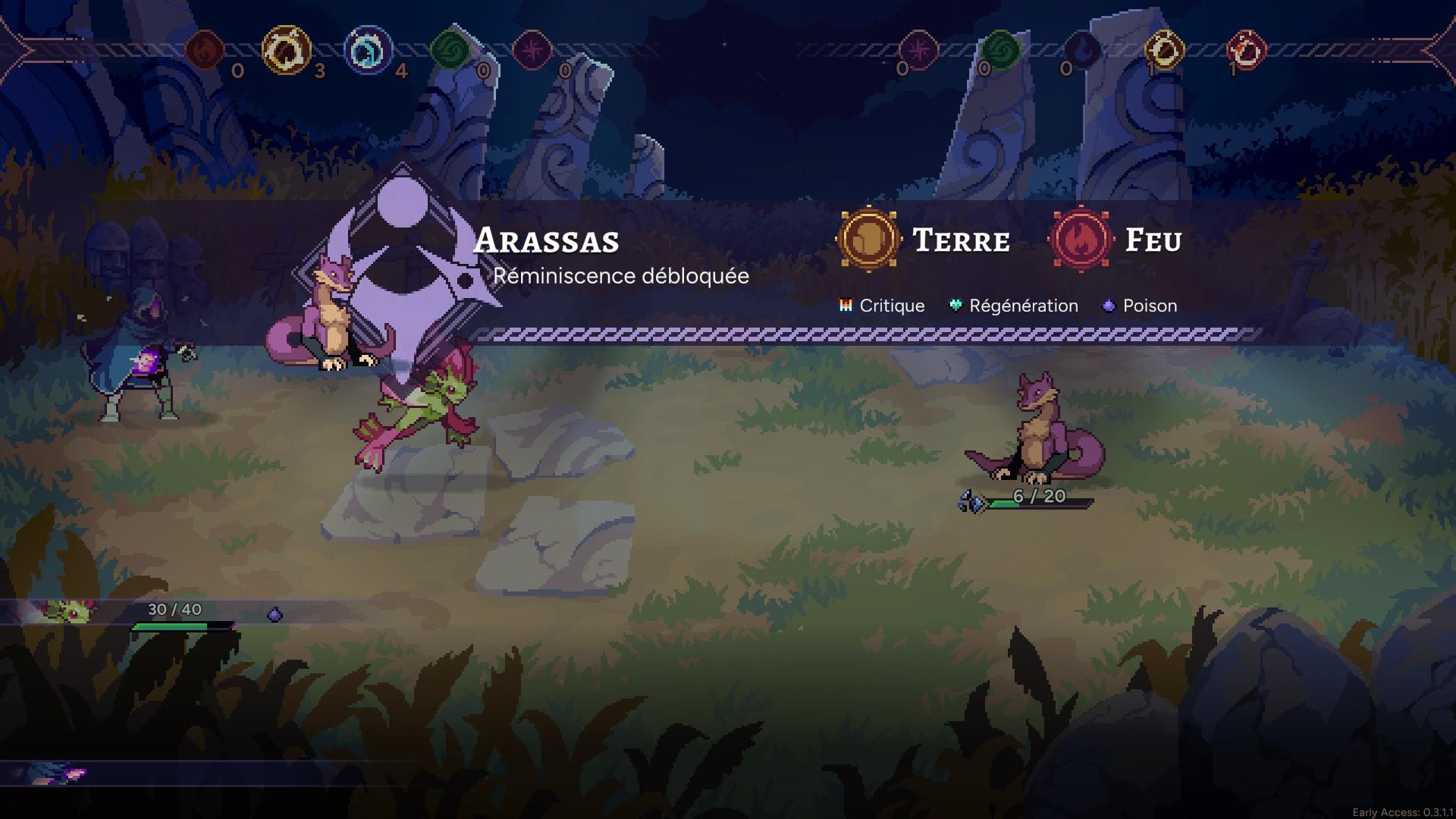
Task: Show the Critique keyword details
Action: click(882, 306)
